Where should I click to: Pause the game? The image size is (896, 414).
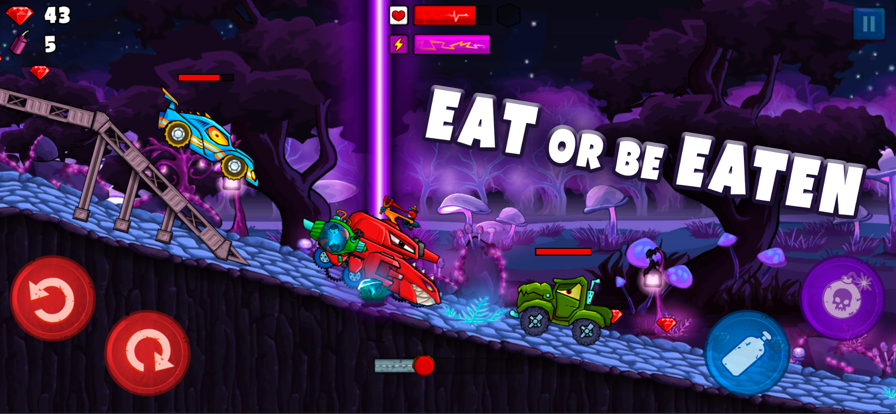coord(868,24)
